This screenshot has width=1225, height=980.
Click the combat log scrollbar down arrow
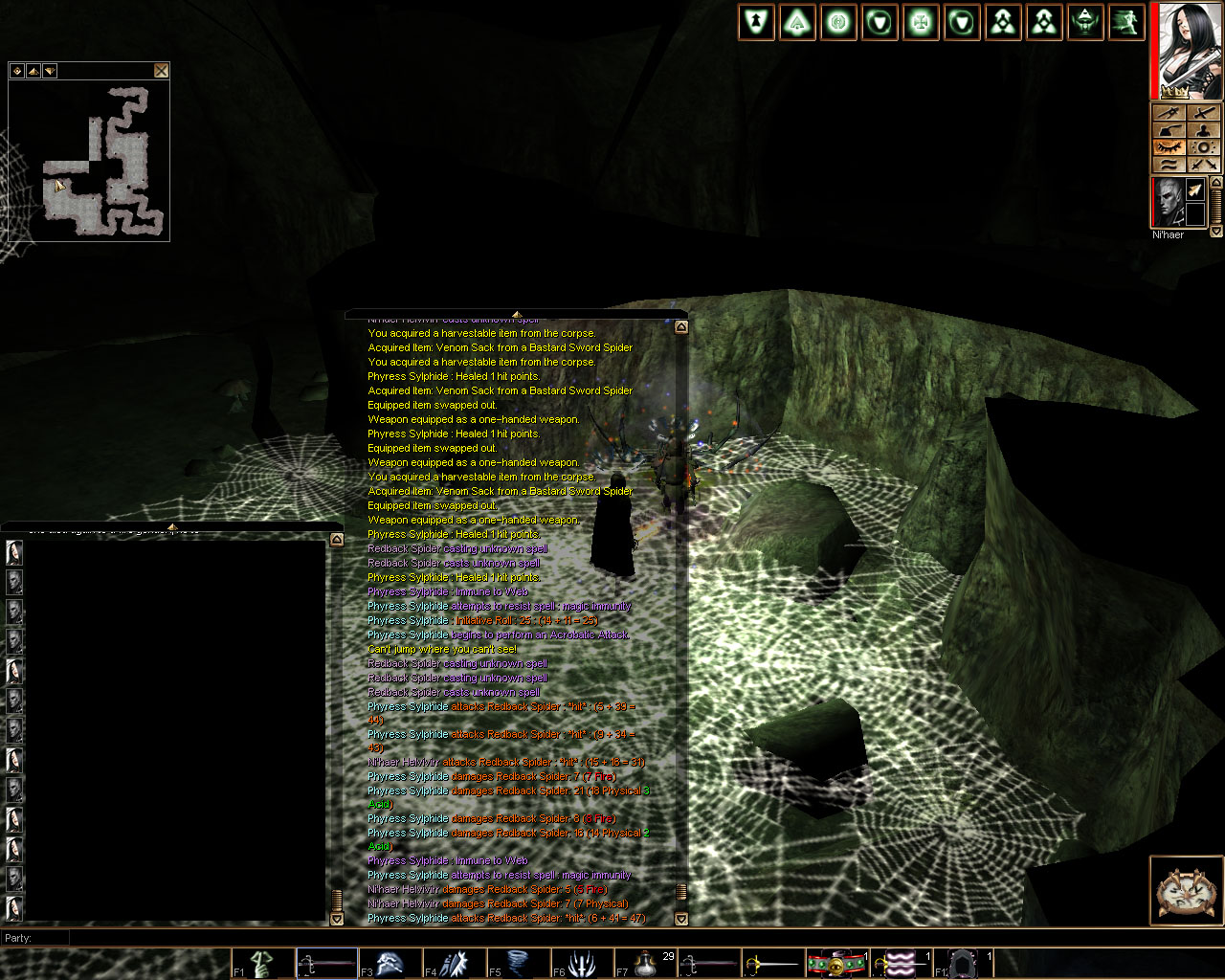point(680,918)
